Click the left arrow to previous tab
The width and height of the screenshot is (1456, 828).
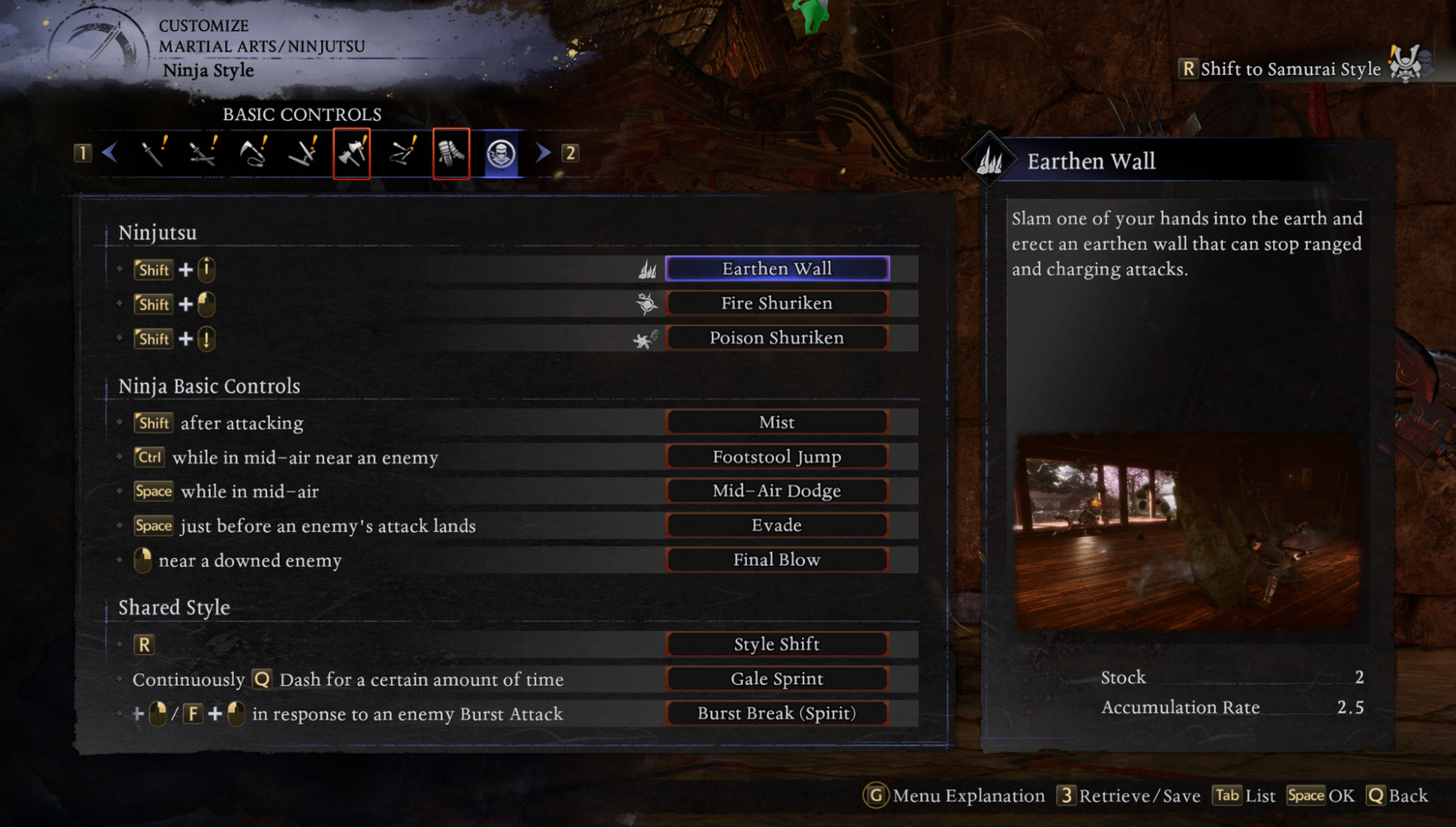click(x=110, y=153)
